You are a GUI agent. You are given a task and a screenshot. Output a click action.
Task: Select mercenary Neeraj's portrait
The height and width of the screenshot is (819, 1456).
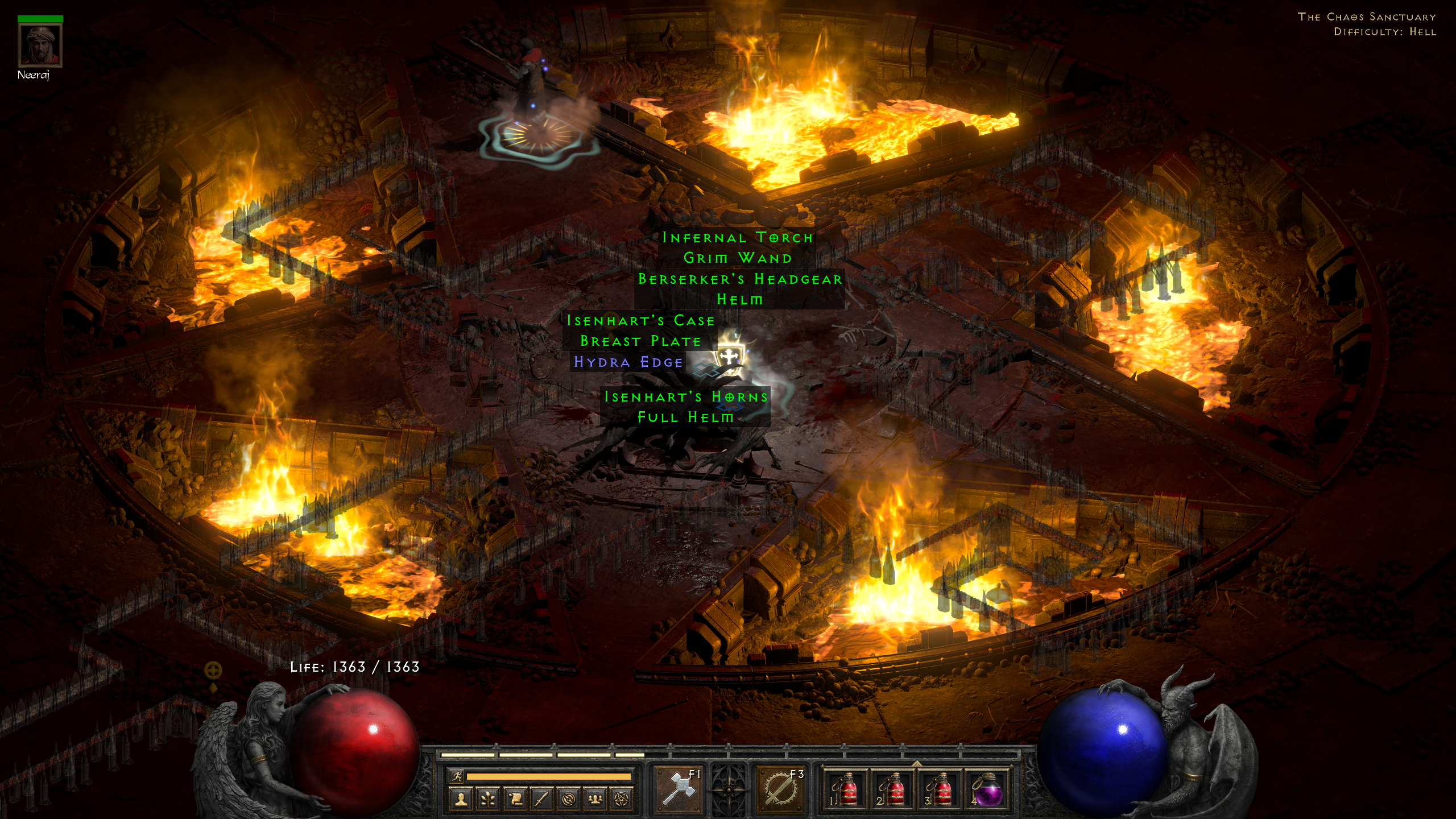point(40,45)
